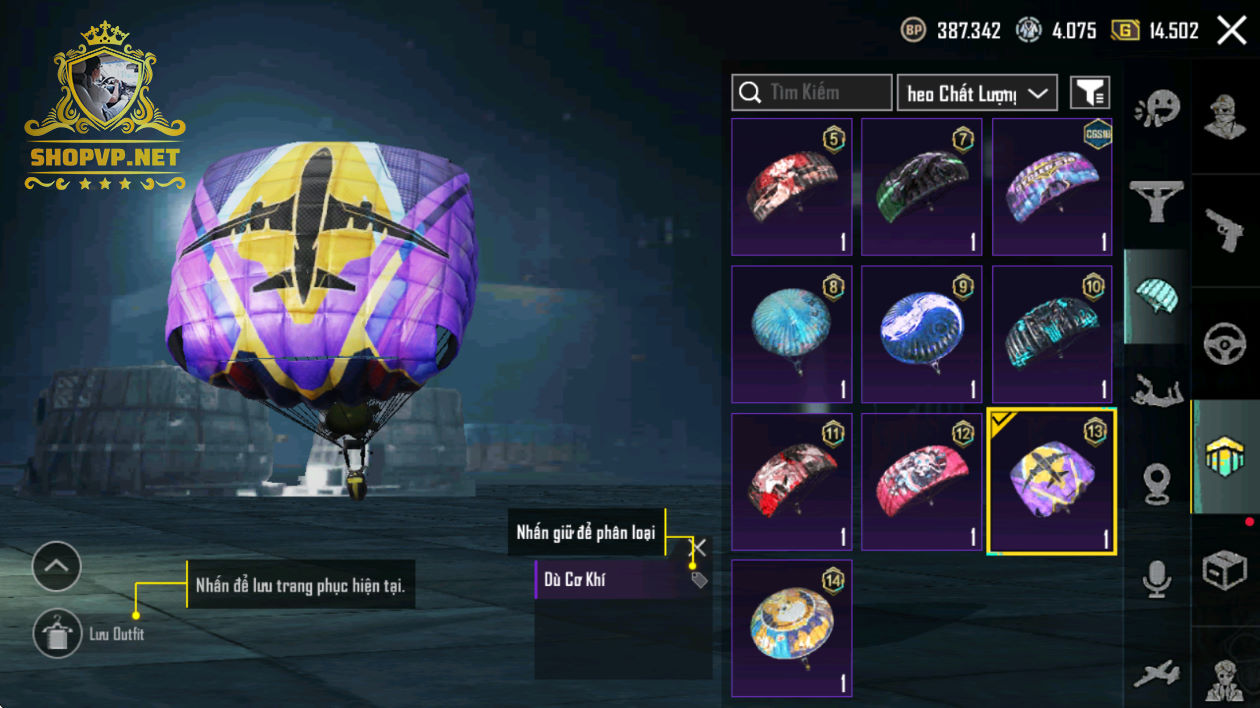Pick the yellow-blue parachute numbered 14

(x=791, y=628)
